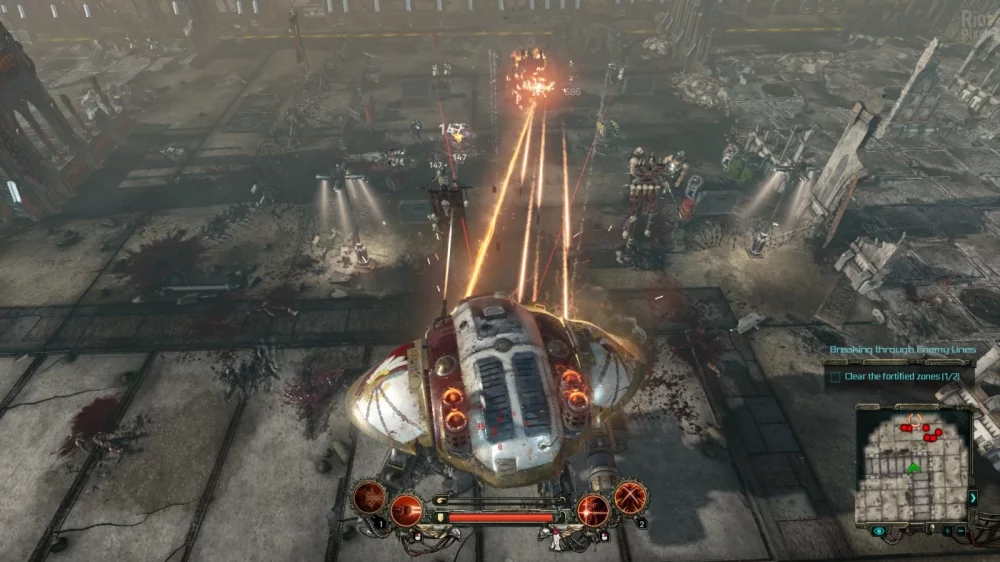Collapse the minimap using the side arrow
This screenshot has width=1000, height=562.
click(973, 497)
